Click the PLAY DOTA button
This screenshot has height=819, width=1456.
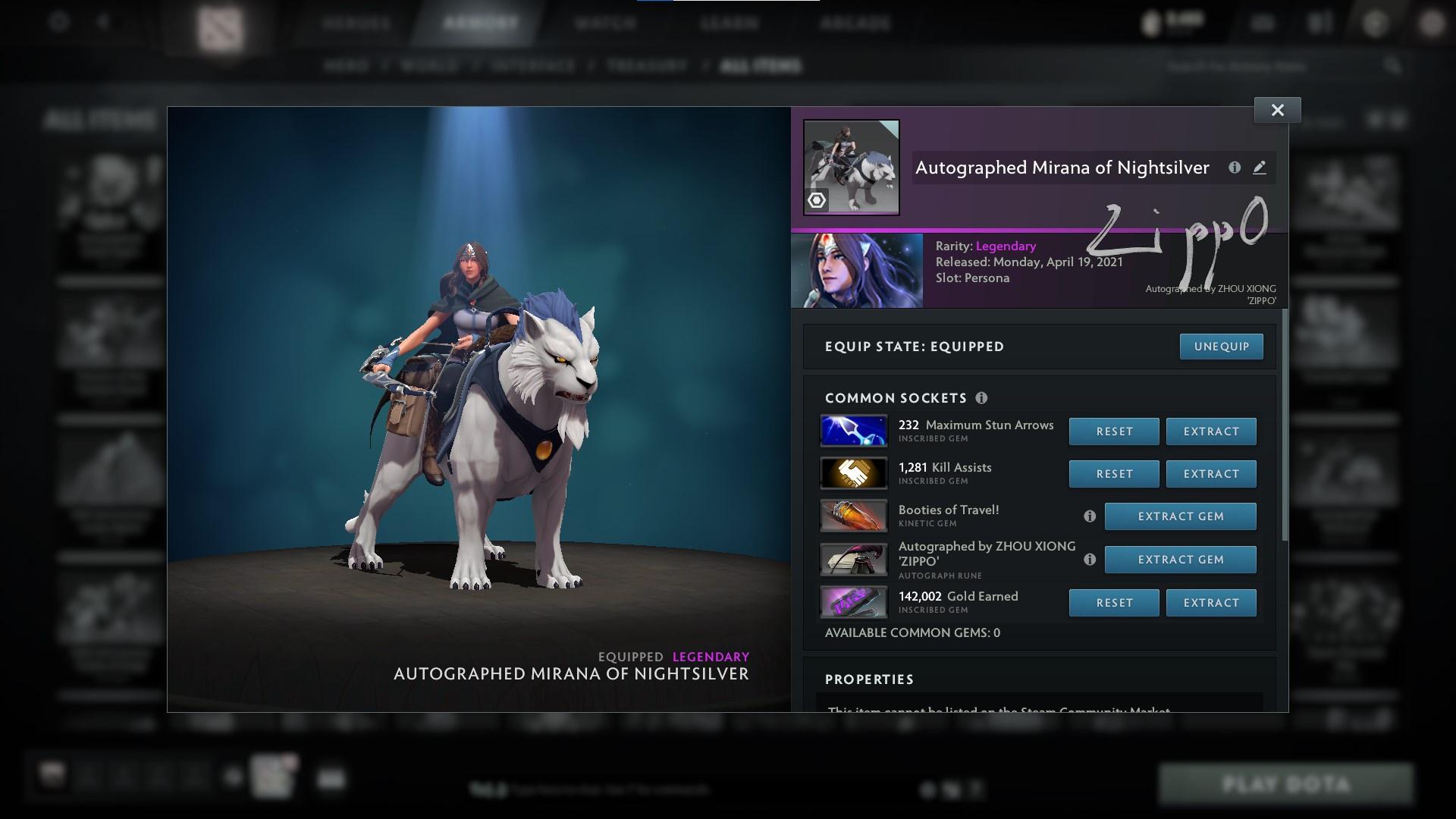pyautogui.click(x=1286, y=783)
